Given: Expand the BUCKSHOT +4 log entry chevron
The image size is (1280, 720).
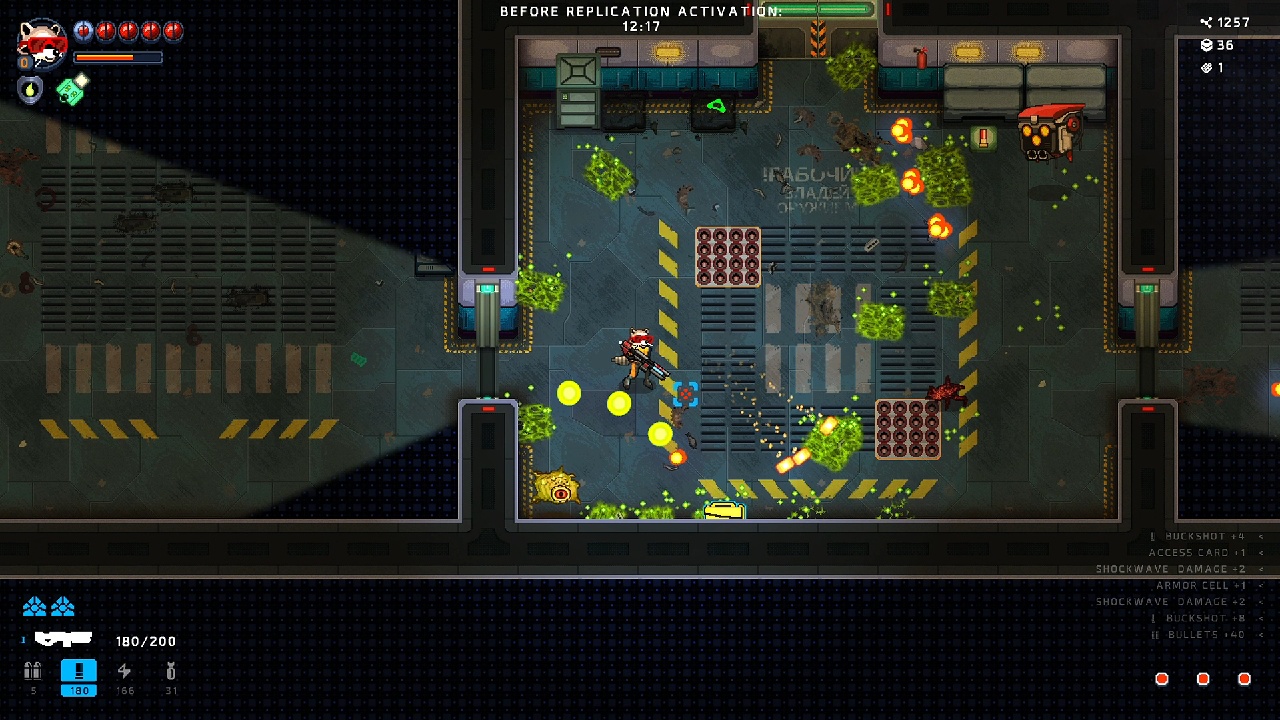Looking at the screenshot, I should 1261,536.
